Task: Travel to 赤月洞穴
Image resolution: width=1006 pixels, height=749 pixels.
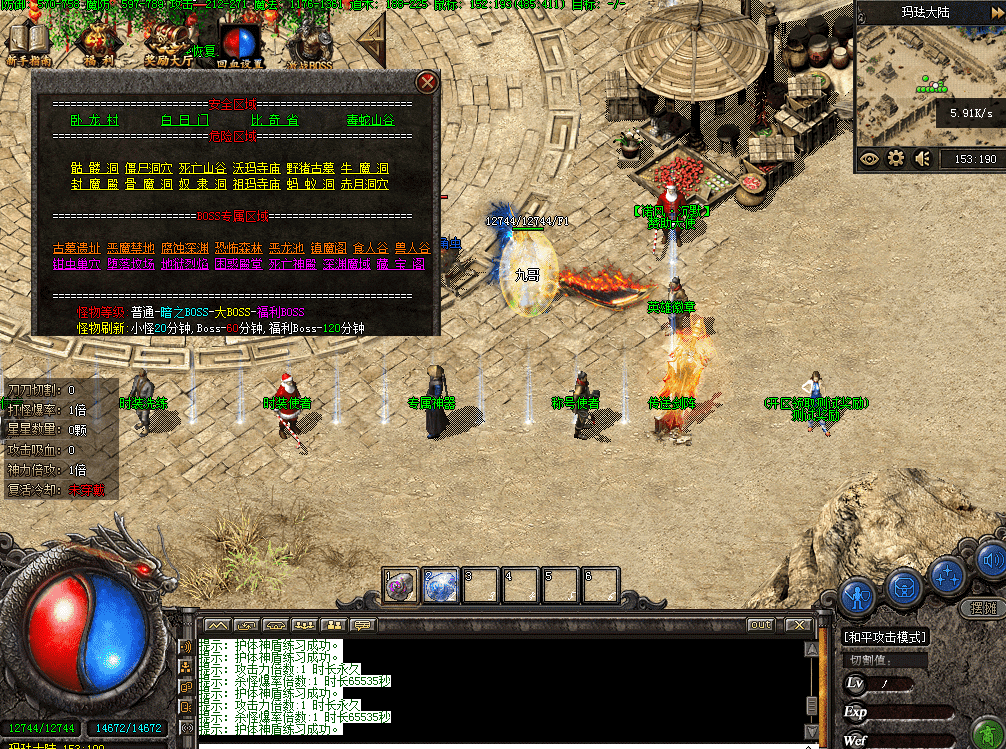Action: coord(367,184)
